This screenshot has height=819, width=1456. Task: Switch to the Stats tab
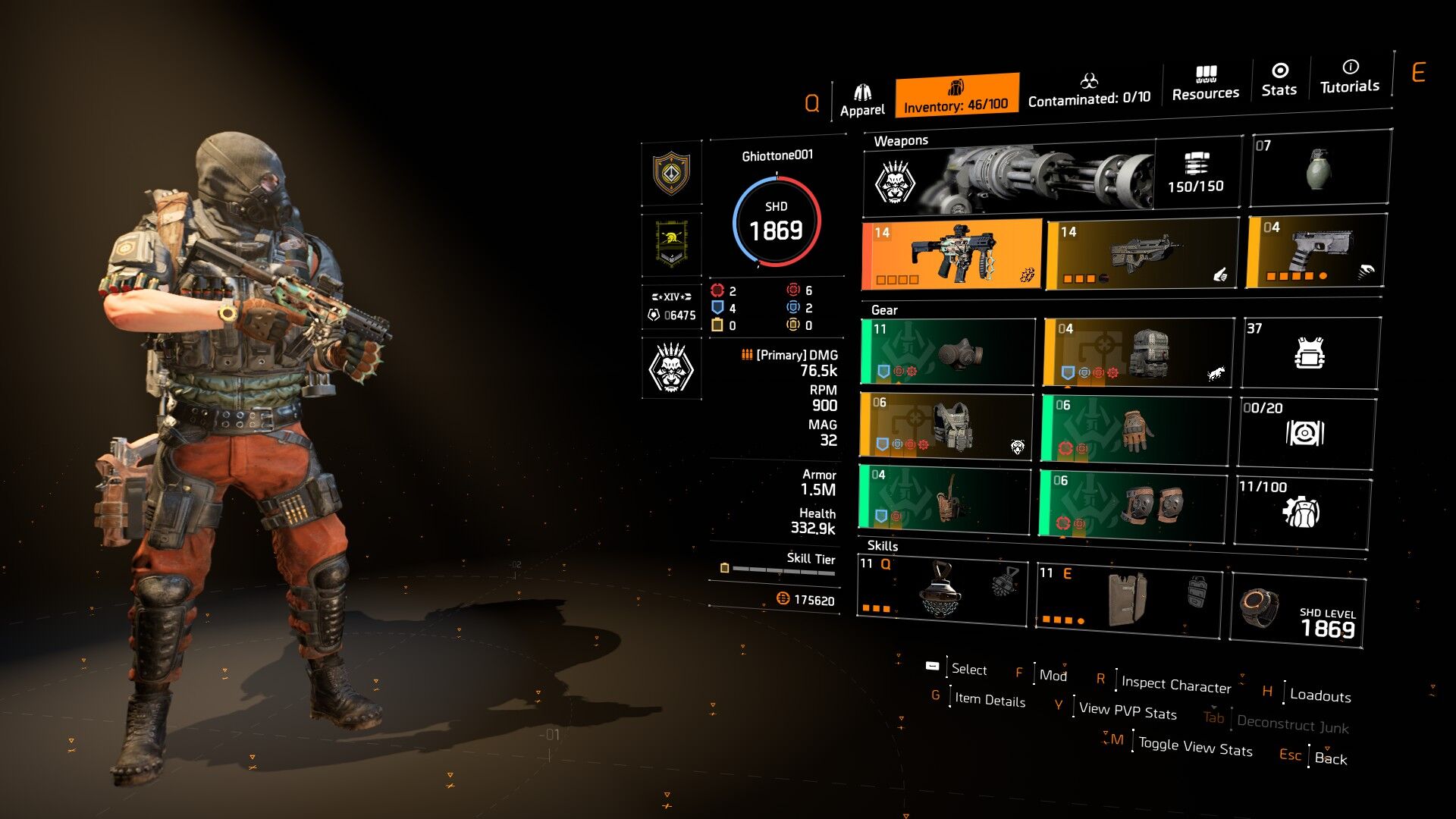tap(1279, 80)
